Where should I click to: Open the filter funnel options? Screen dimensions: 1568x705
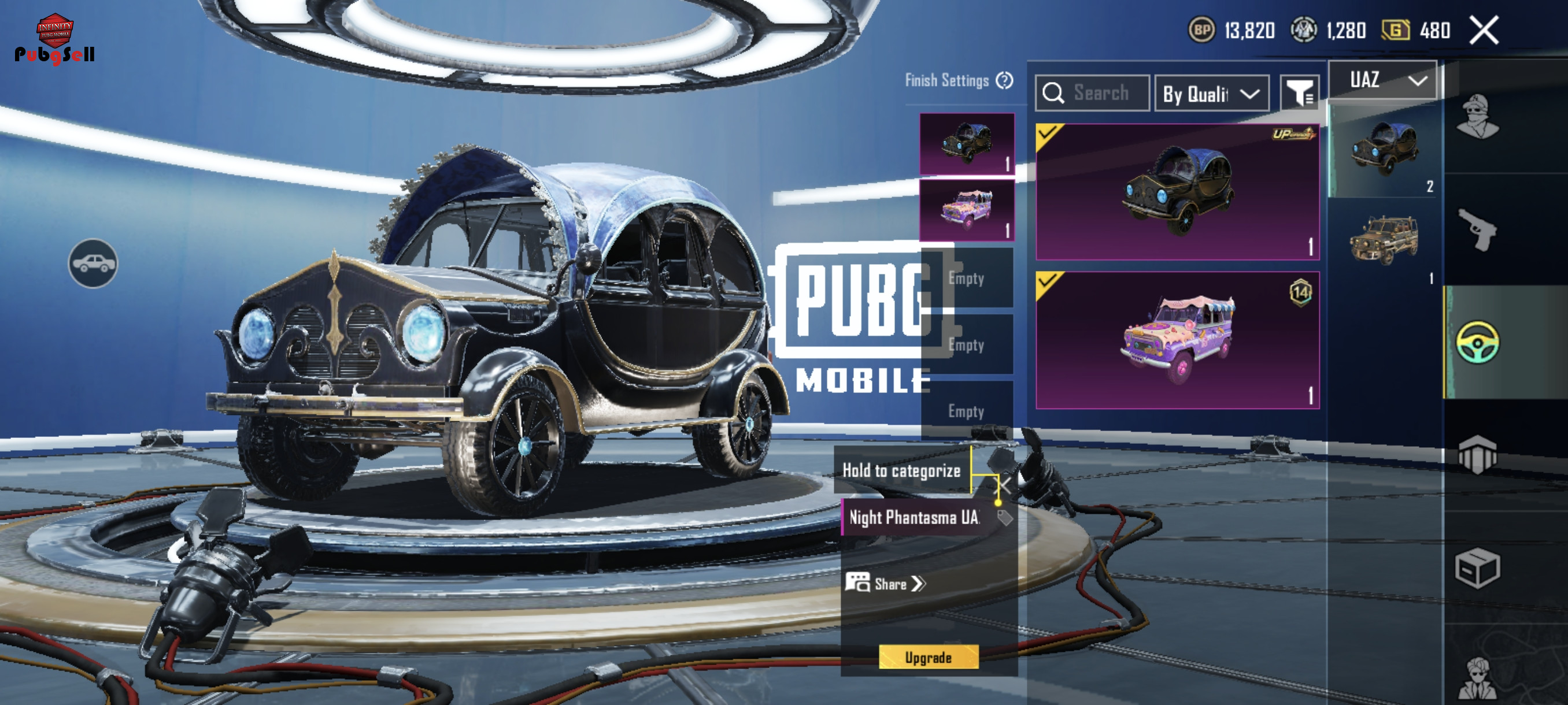click(x=1299, y=93)
